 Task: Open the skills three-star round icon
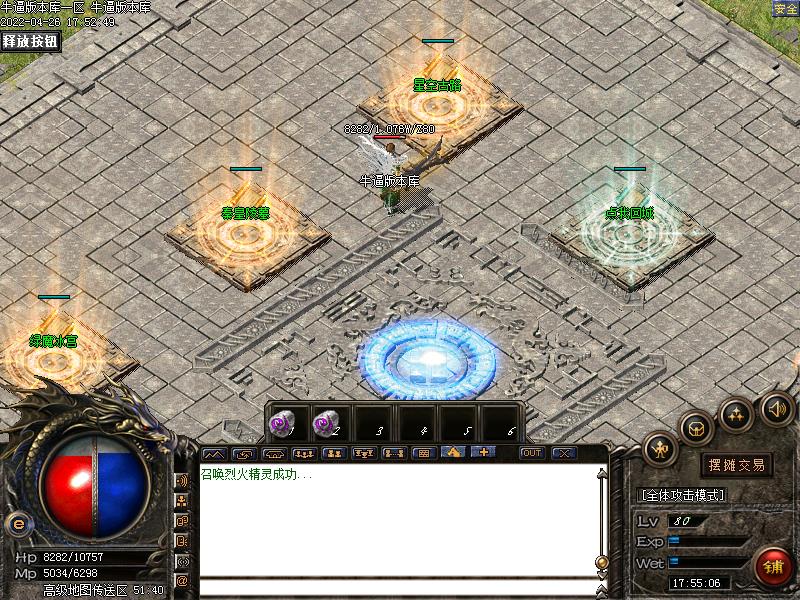pyautogui.click(x=736, y=412)
